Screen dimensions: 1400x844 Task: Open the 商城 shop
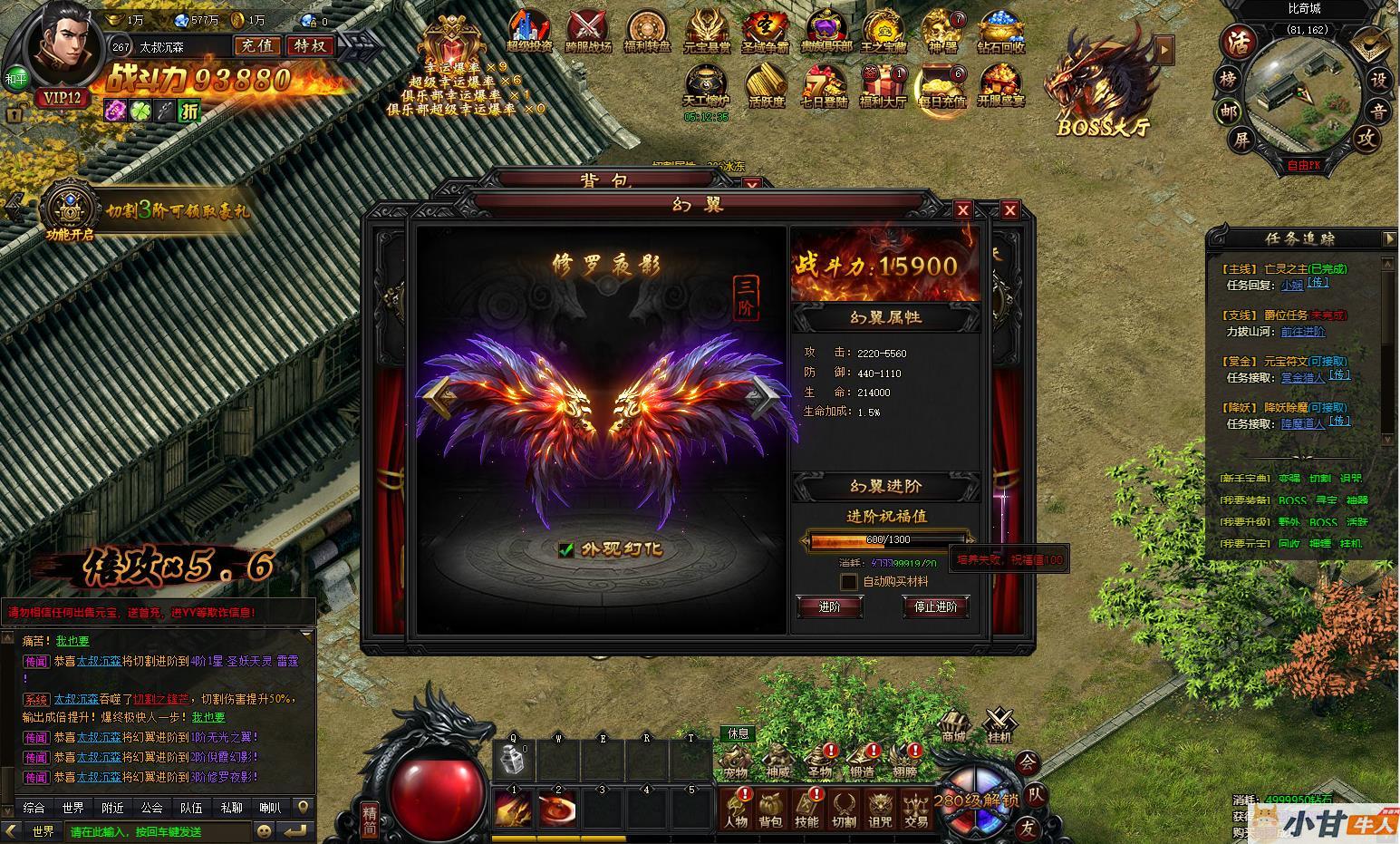[953, 724]
